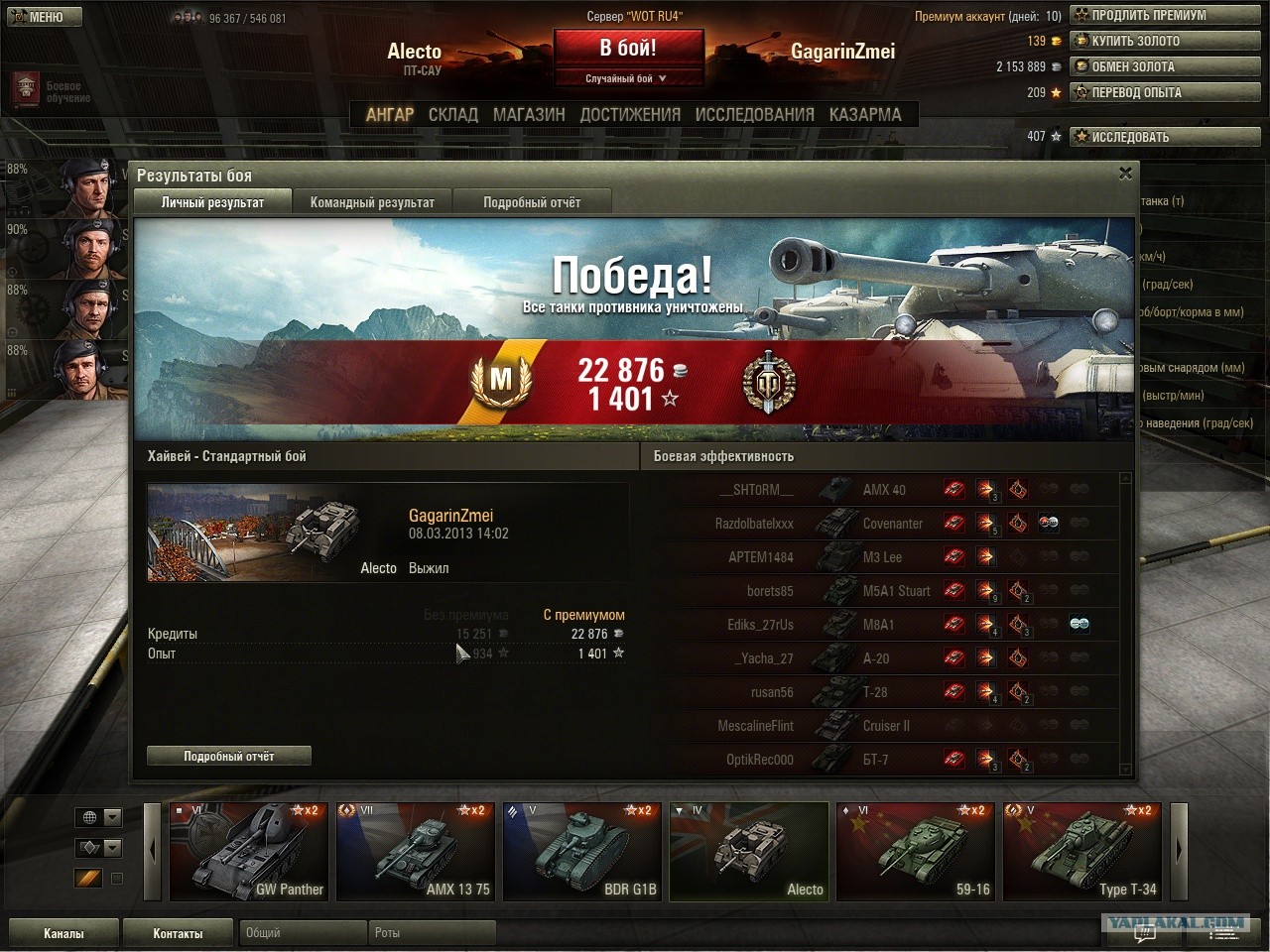Close the Результаты боя window
The width and height of the screenshot is (1270, 952).
[1125, 174]
